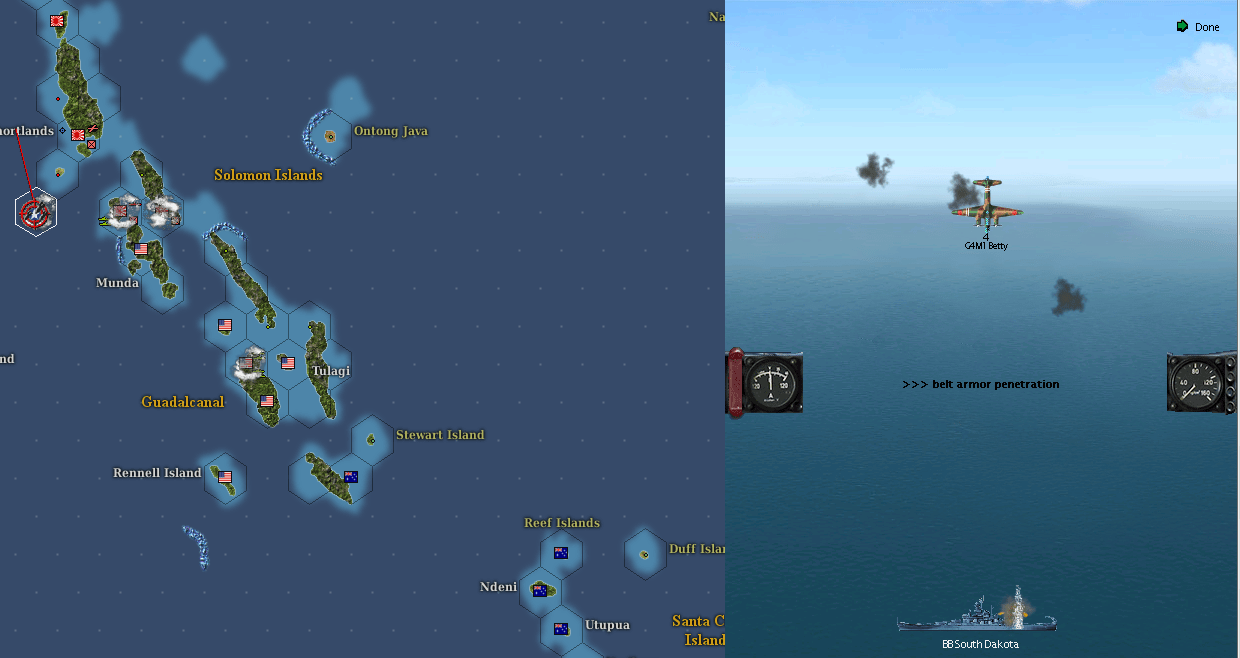This screenshot has height=658, width=1240.
Task: Select the US base on Rennell Island
Action: 225,477
